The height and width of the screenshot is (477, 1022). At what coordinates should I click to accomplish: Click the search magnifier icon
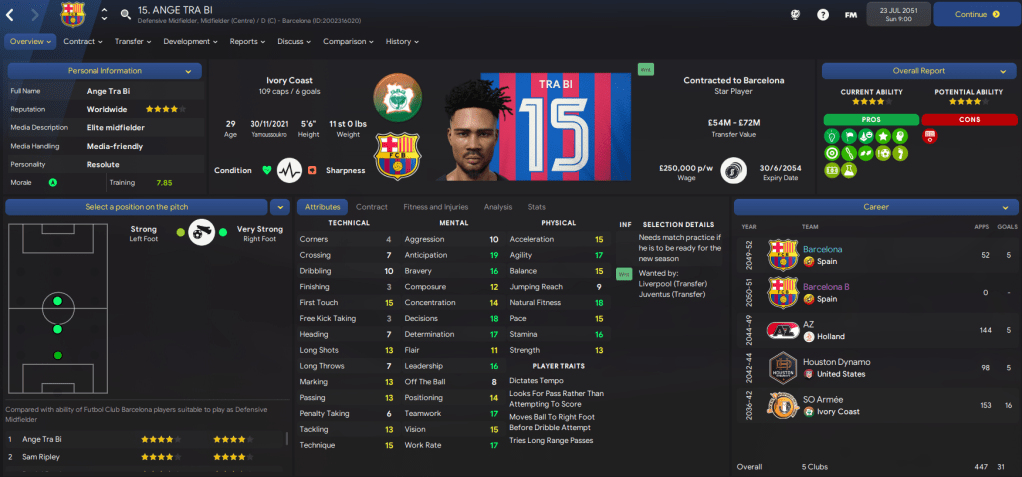pyautogui.click(x=125, y=14)
